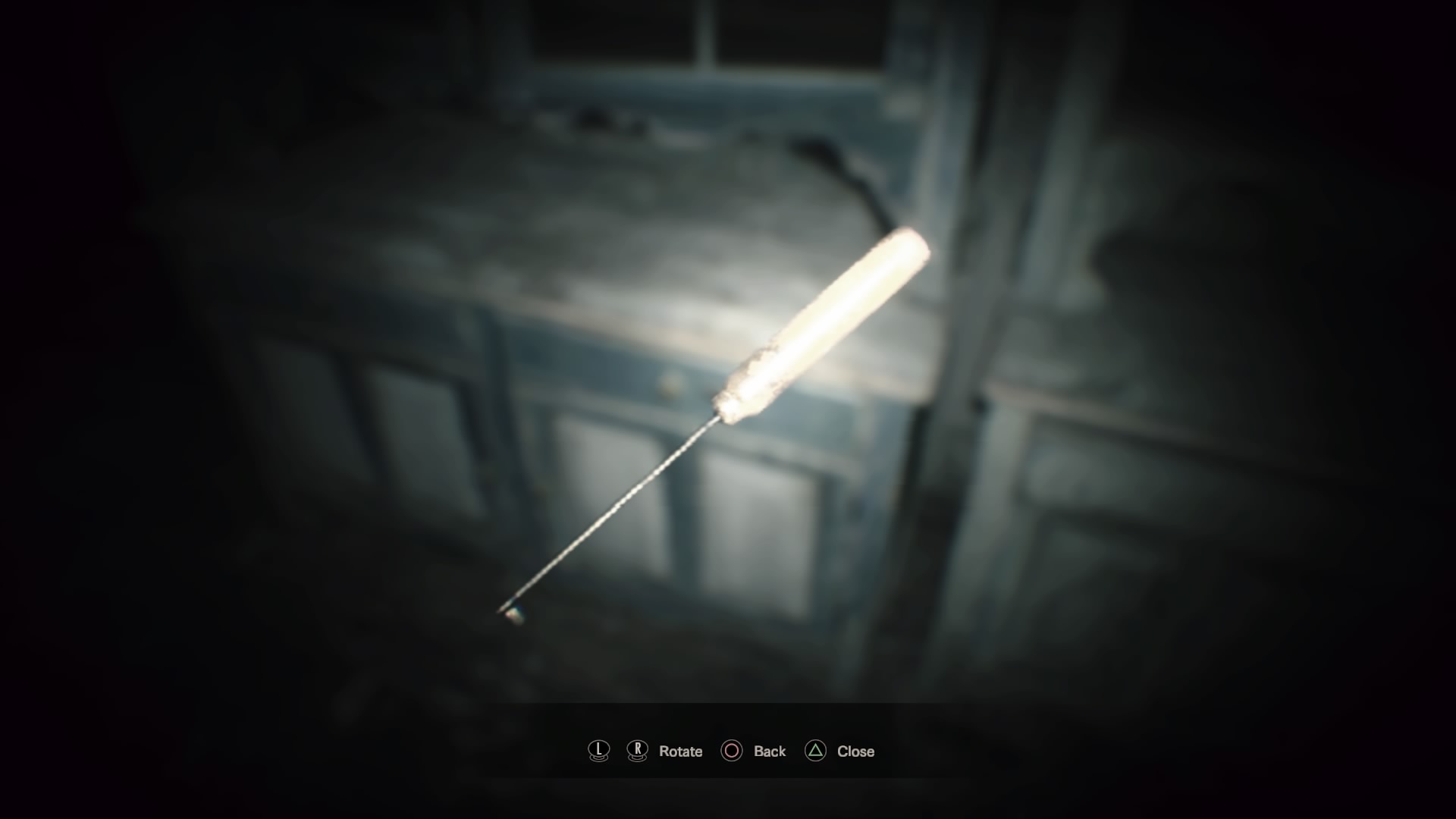The width and height of the screenshot is (1456, 819).
Task: Click the control prompt bar at bottom
Action: pos(728,751)
